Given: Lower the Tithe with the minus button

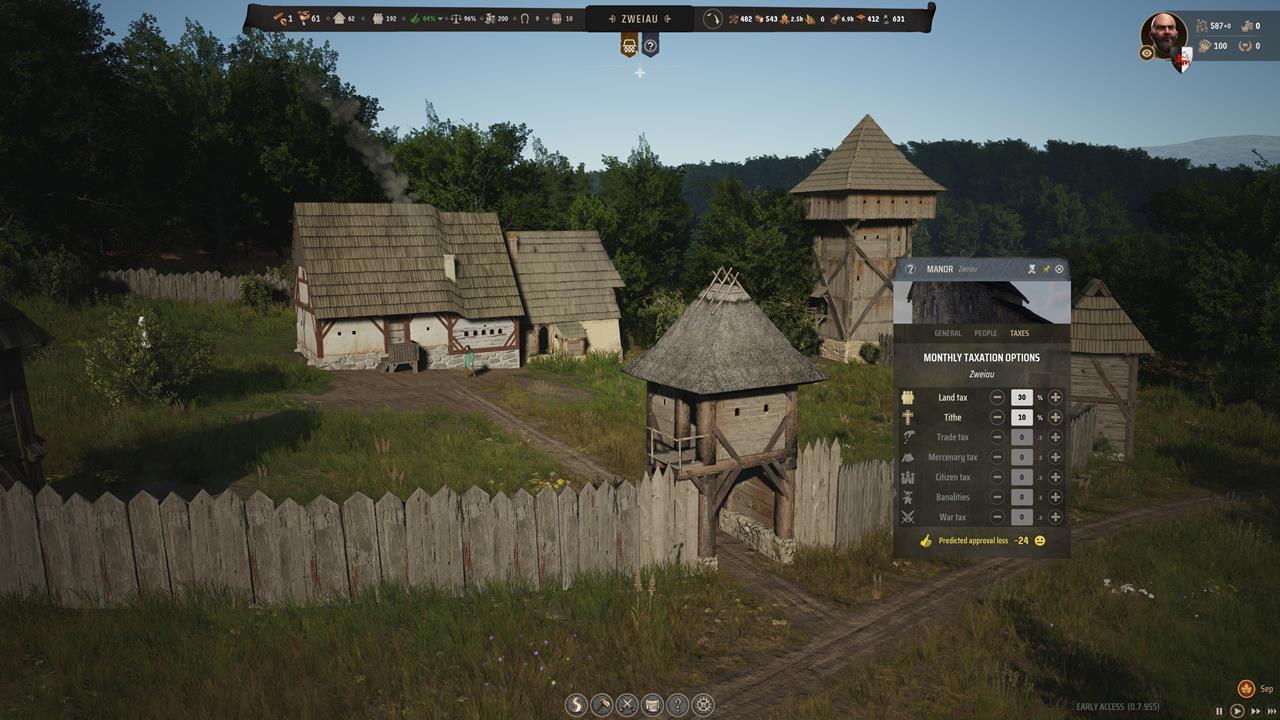Looking at the screenshot, I should (997, 417).
